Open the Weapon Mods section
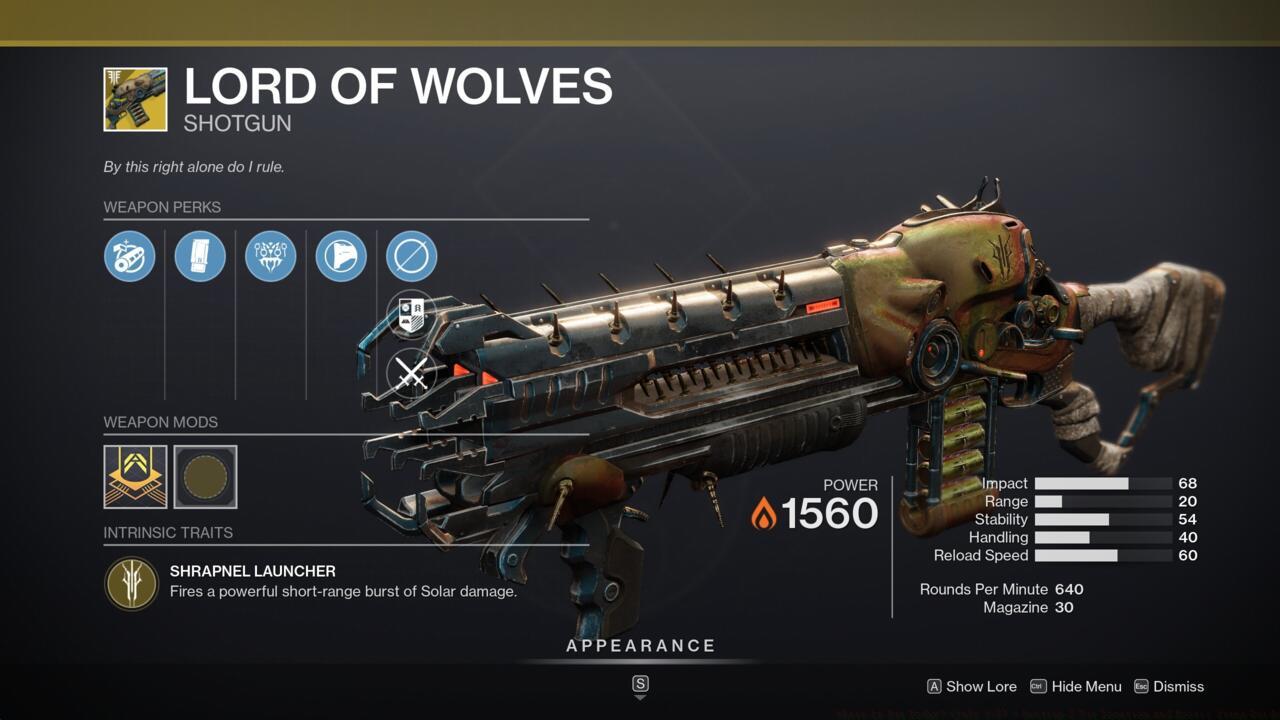This screenshot has width=1280, height=720. coord(160,422)
